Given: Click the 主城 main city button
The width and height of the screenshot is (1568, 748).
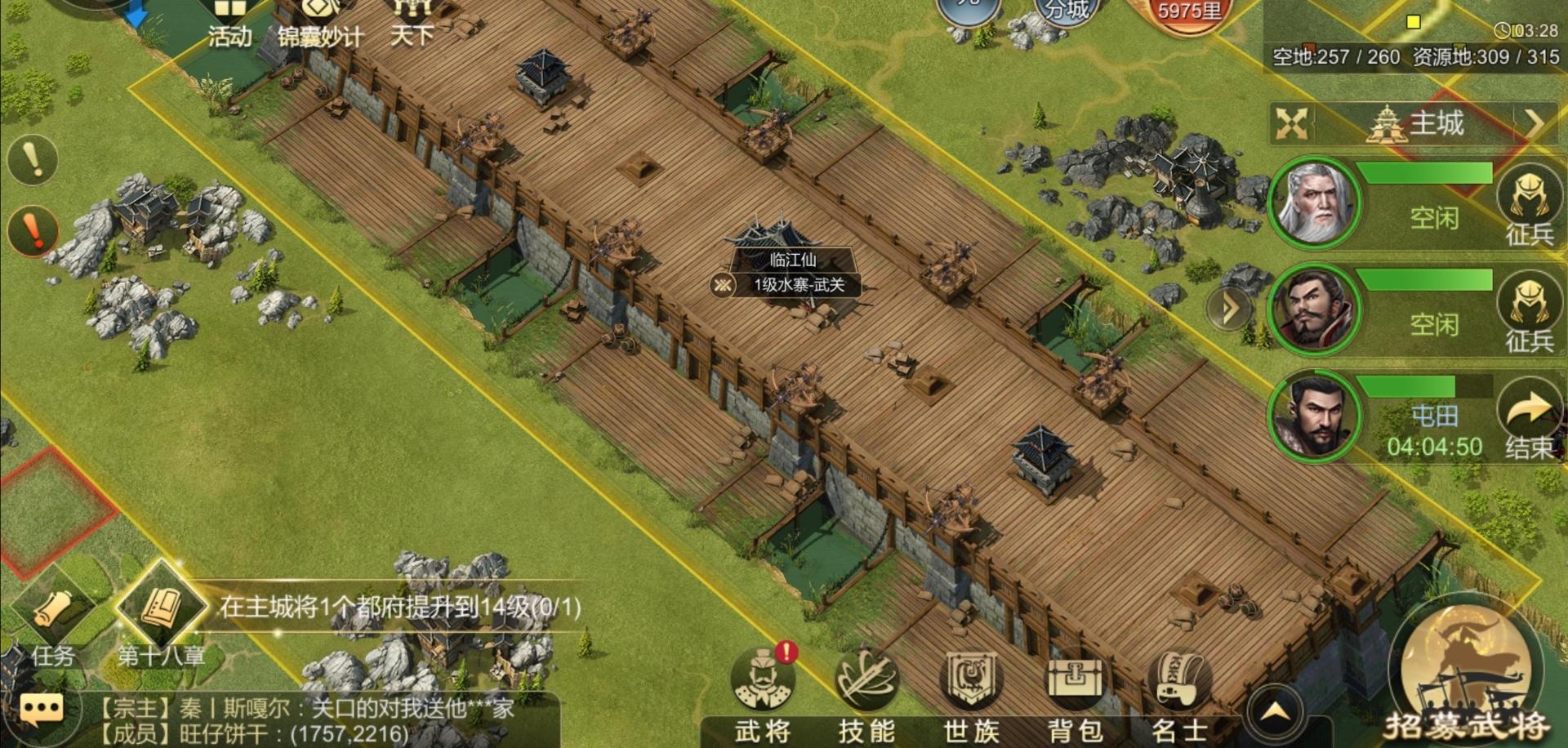Looking at the screenshot, I should 1421,125.
